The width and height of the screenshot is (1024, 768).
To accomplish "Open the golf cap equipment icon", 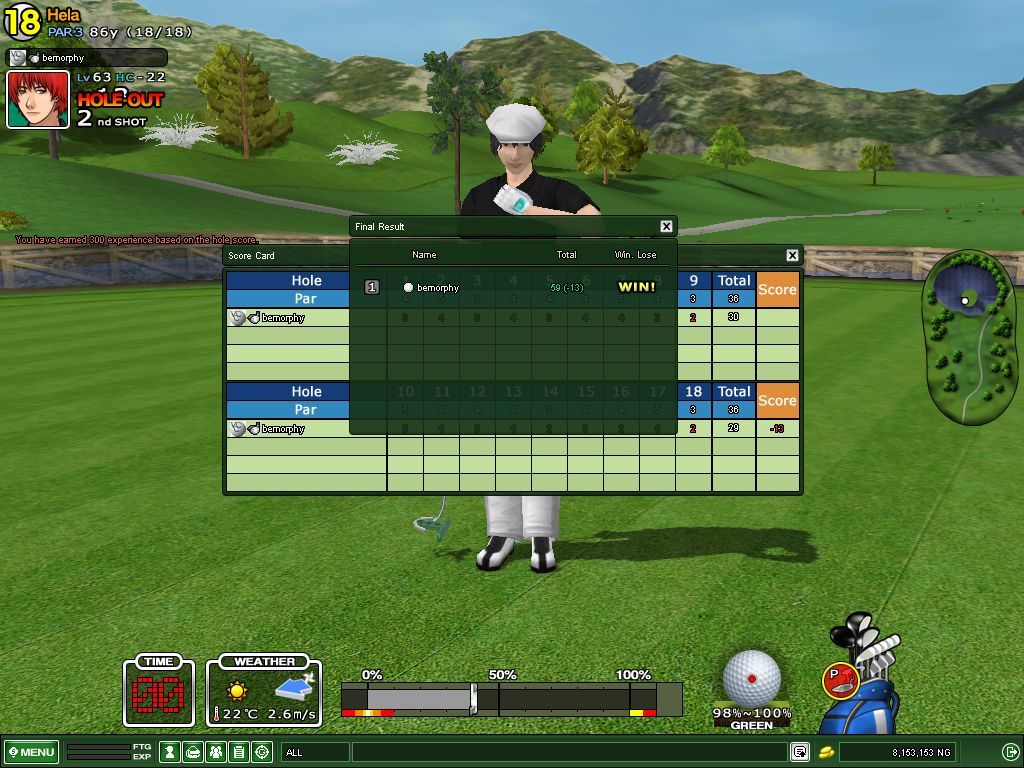I will point(193,752).
